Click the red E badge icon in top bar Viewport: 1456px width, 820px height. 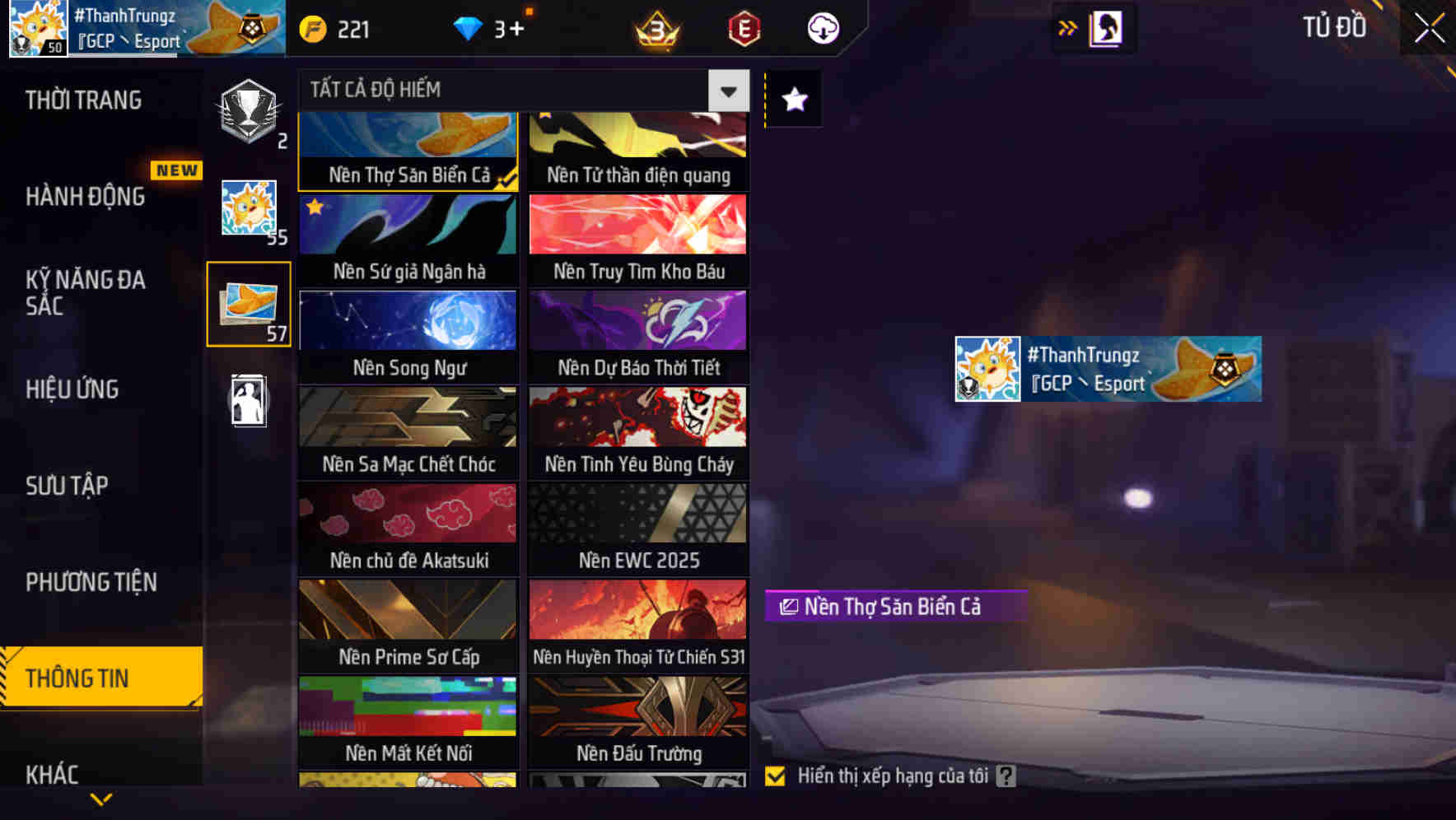coord(743,29)
